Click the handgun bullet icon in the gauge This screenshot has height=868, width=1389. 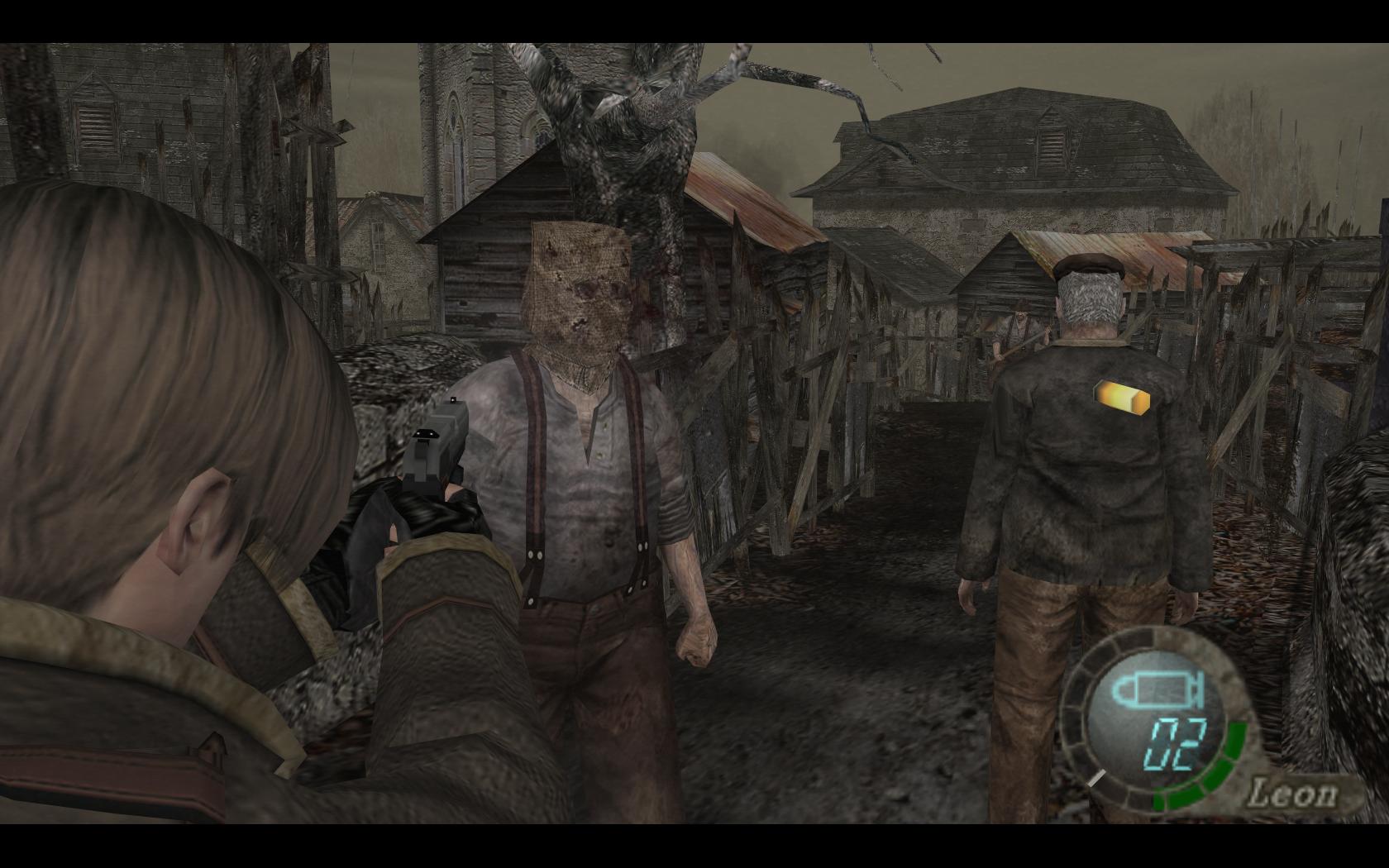[x=1150, y=689]
